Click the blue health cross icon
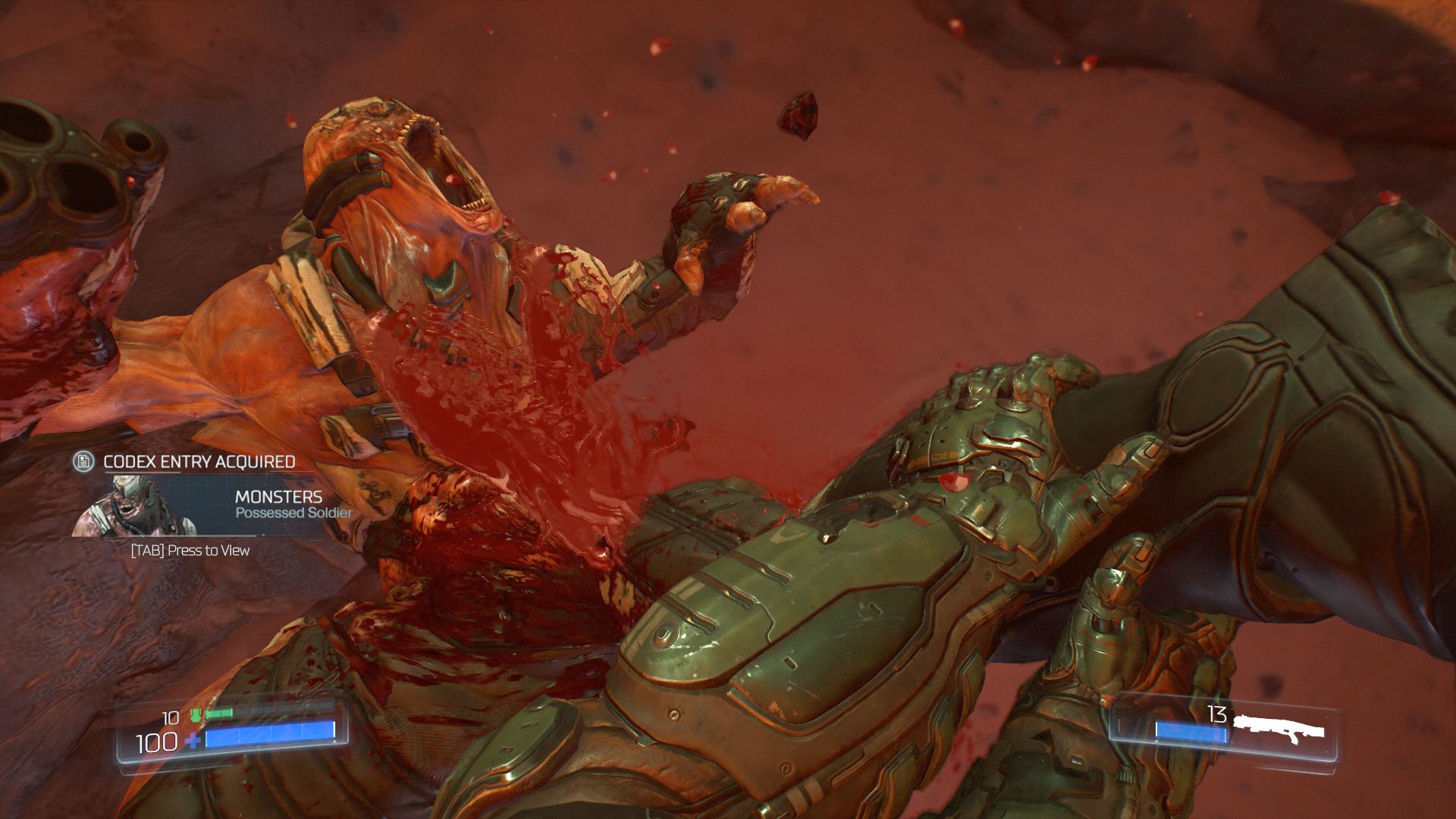This screenshot has height=819, width=1456. coord(194,740)
